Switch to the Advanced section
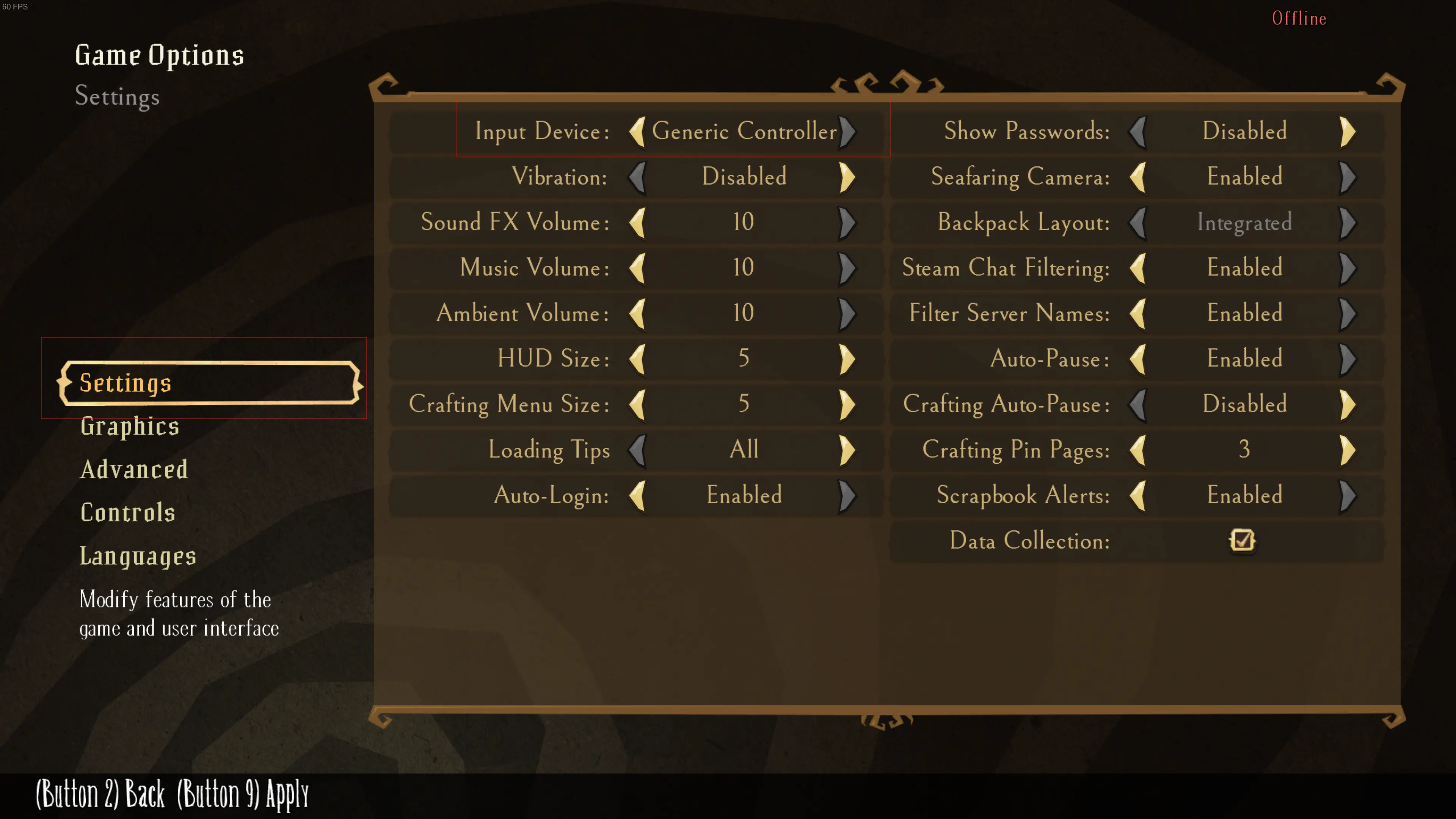 click(x=134, y=470)
